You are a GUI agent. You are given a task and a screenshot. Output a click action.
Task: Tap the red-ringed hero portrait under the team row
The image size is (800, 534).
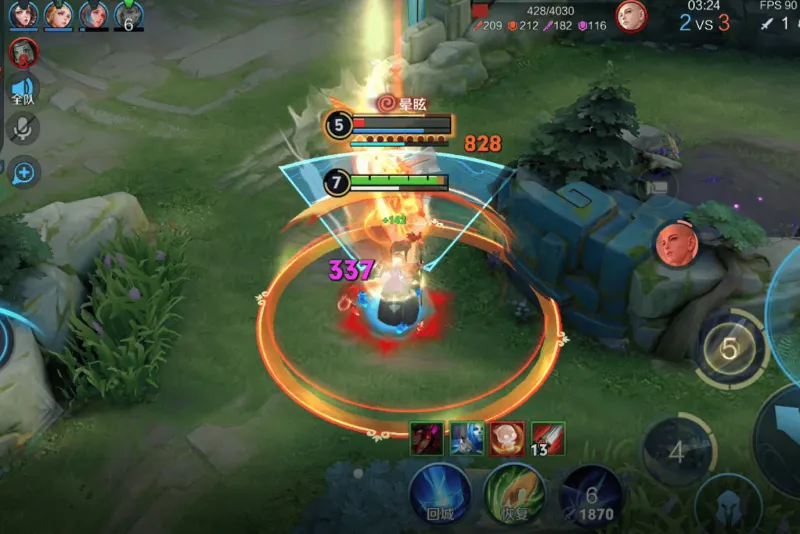click(22, 52)
